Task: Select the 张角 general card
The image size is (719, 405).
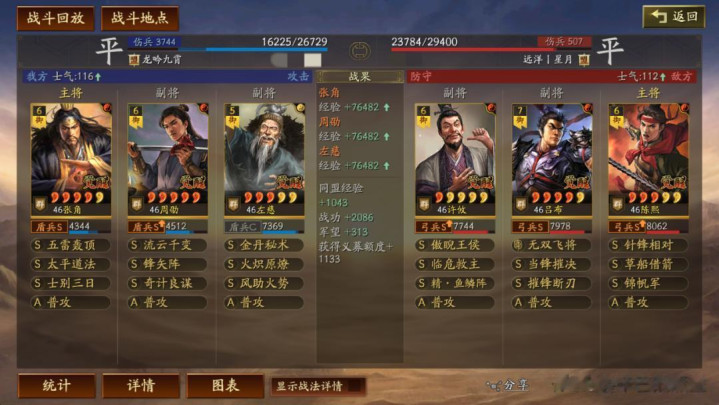Action: (x=71, y=158)
